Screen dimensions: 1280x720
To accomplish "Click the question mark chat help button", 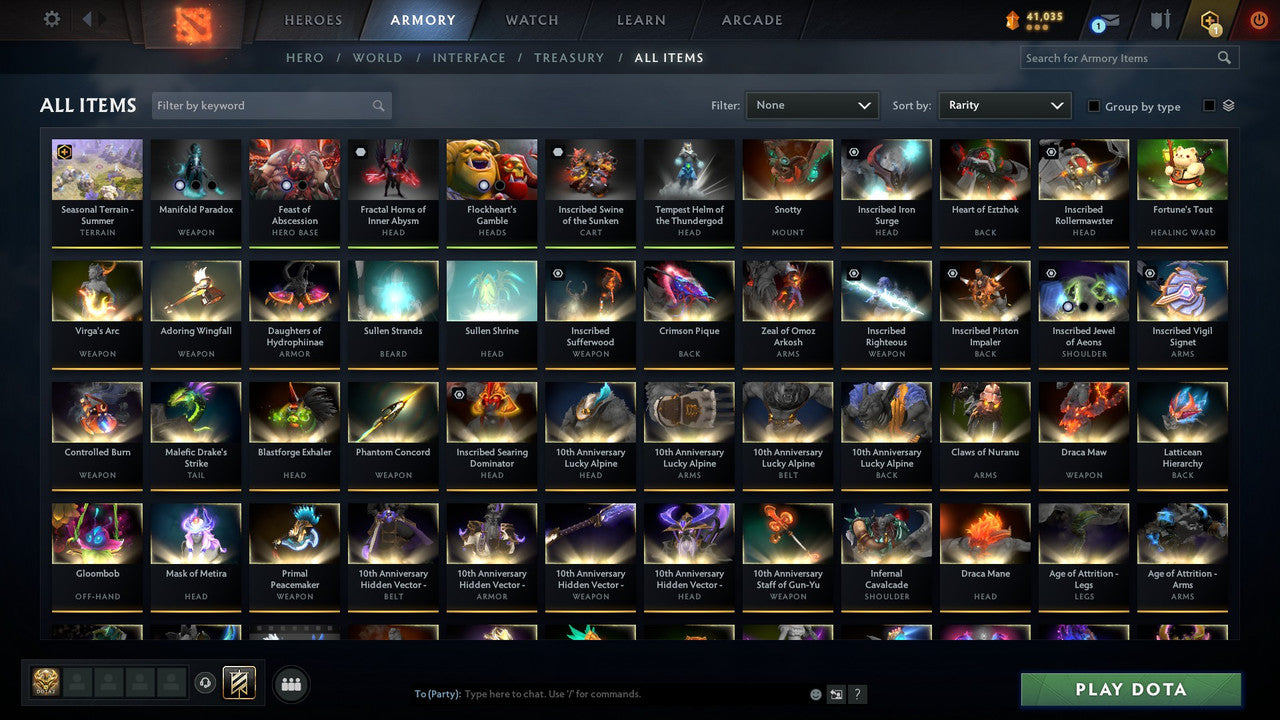I will click(857, 693).
